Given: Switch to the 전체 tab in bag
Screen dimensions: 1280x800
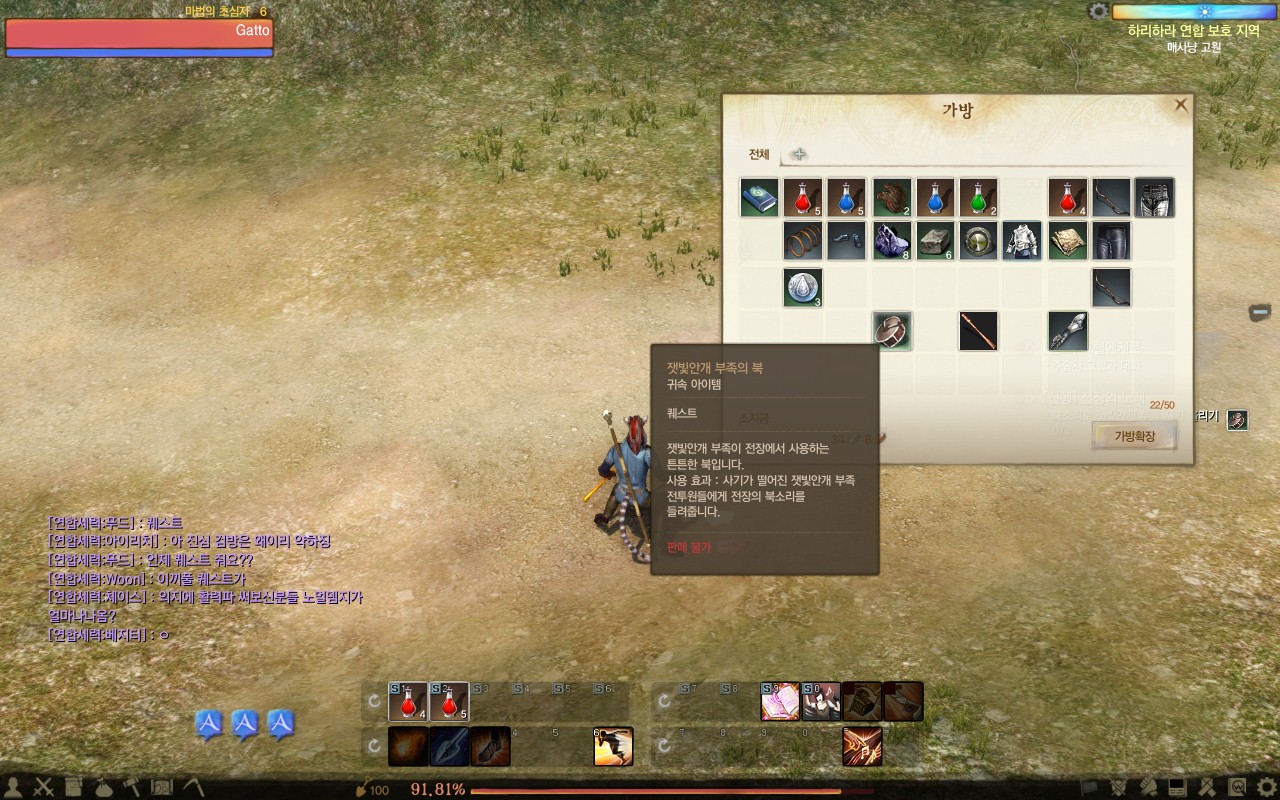Looking at the screenshot, I should pyautogui.click(x=759, y=155).
